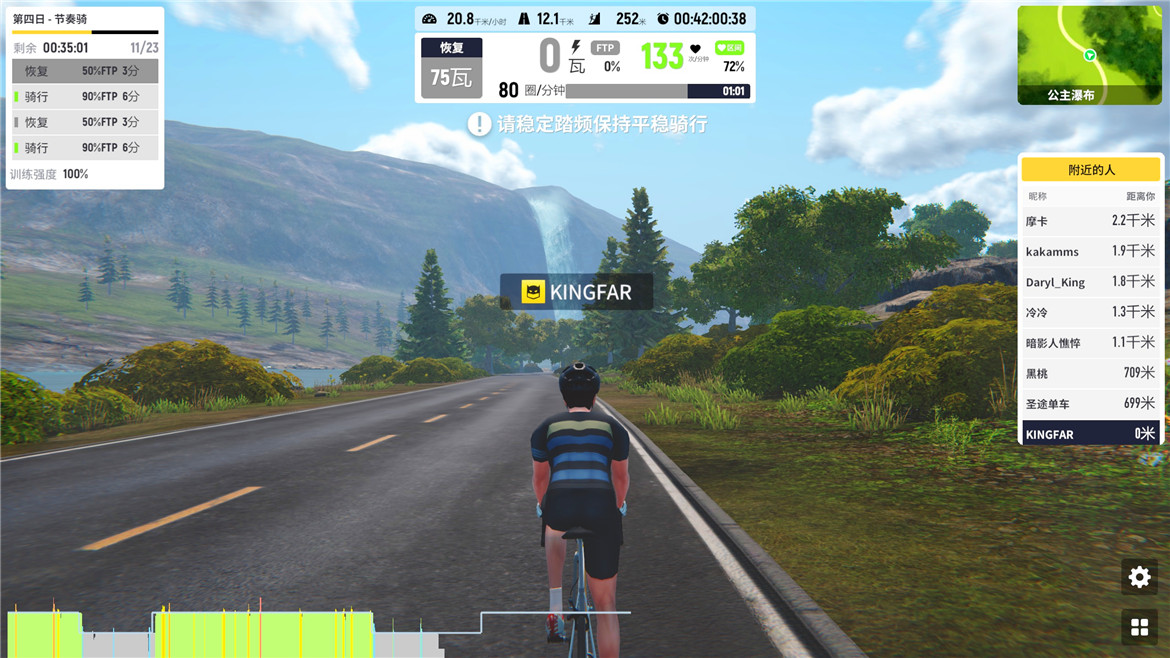Select rider 摩卡 in nearby list

1090,221
